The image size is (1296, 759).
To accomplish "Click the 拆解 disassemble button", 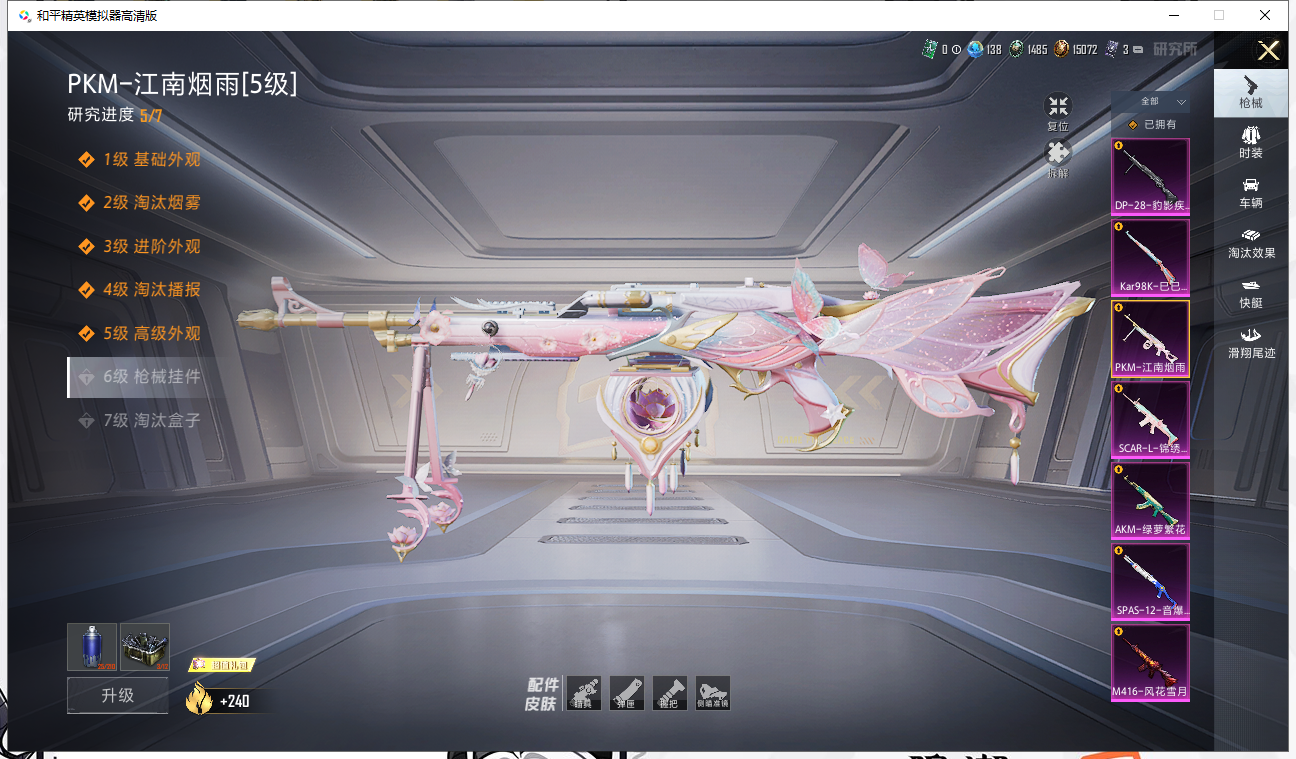I will [1058, 159].
